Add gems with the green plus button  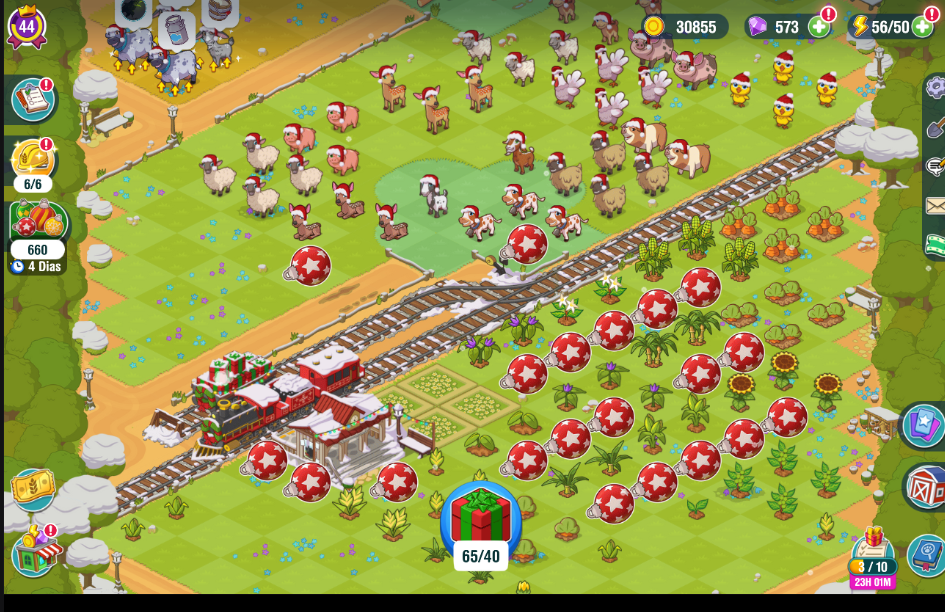click(818, 27)
